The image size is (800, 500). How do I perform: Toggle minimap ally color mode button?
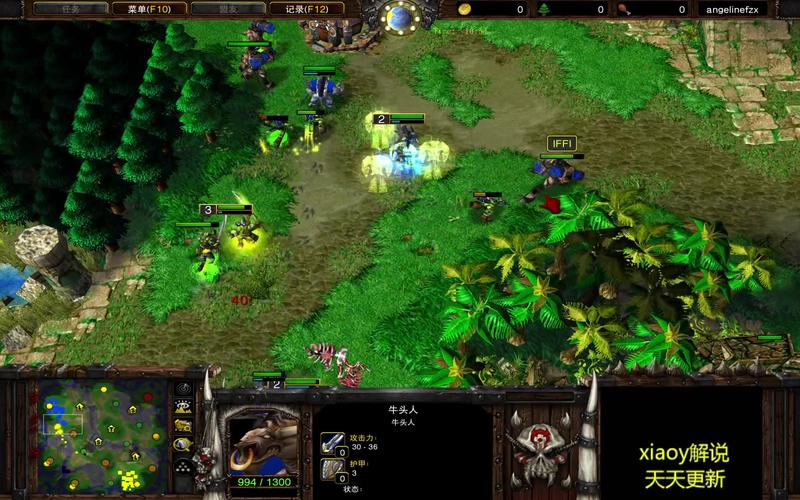coord(184,426)
